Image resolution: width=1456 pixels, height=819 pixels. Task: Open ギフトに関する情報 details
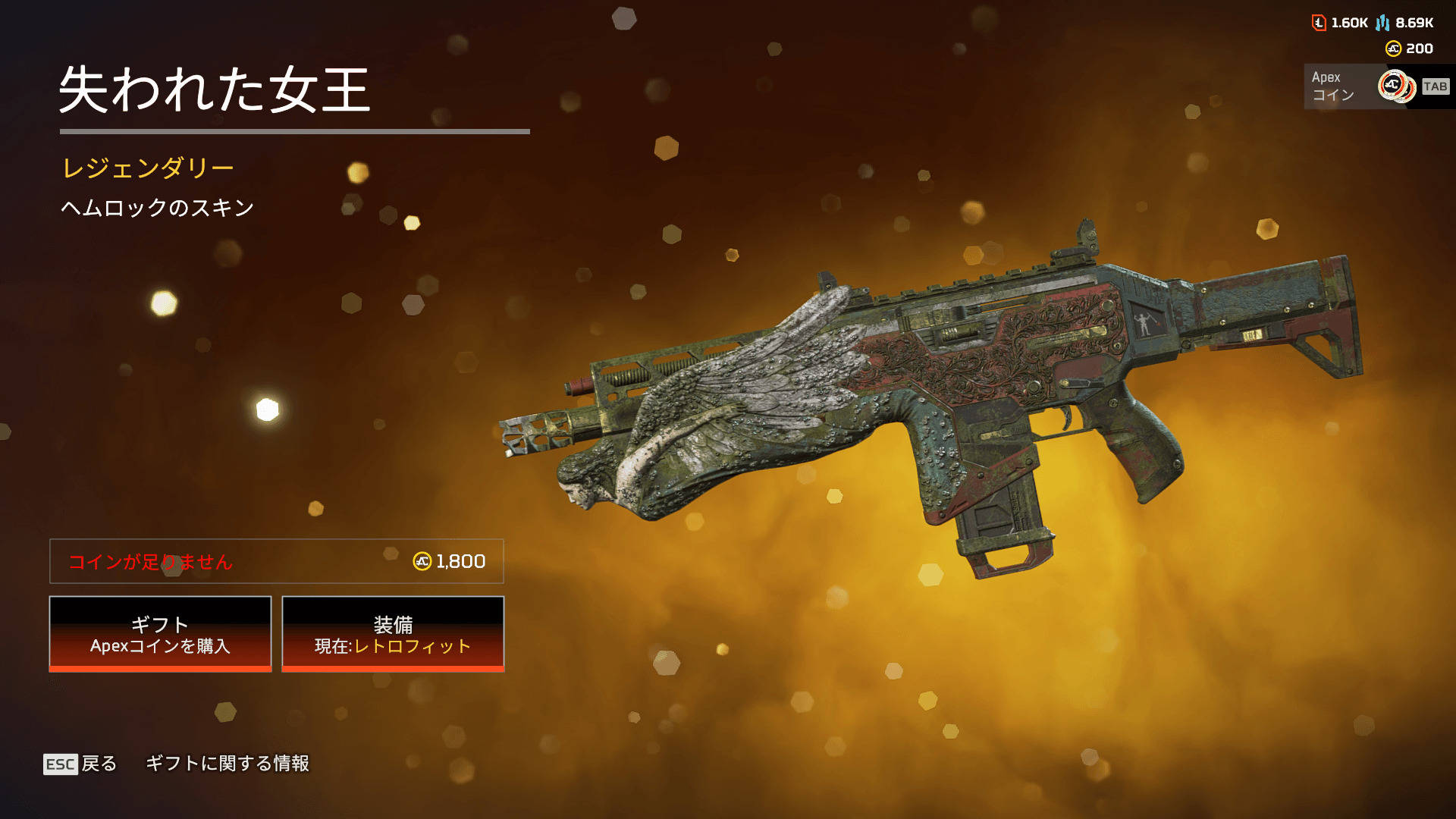[227, 764]
